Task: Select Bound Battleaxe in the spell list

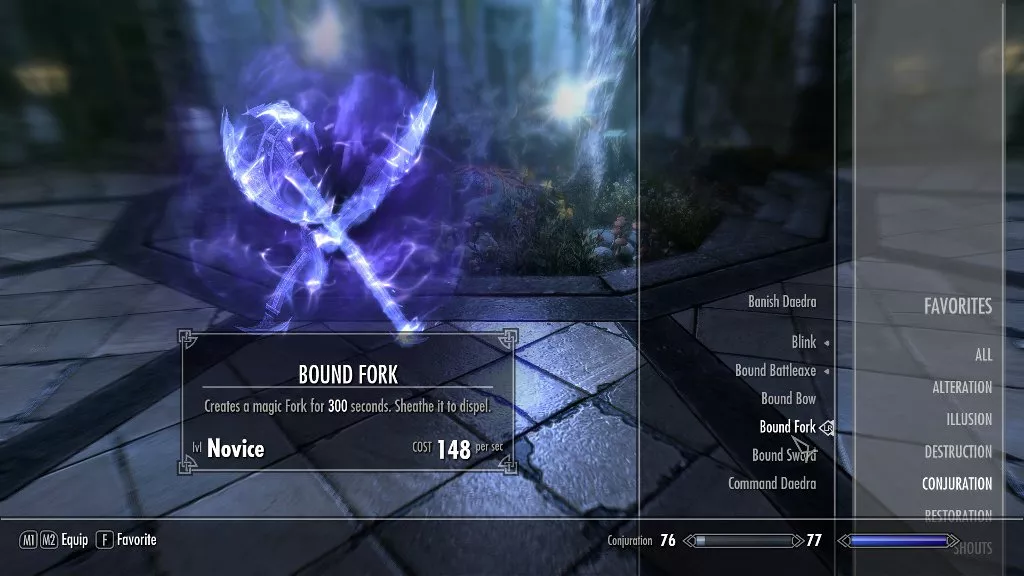Action: tap(775, 370)
